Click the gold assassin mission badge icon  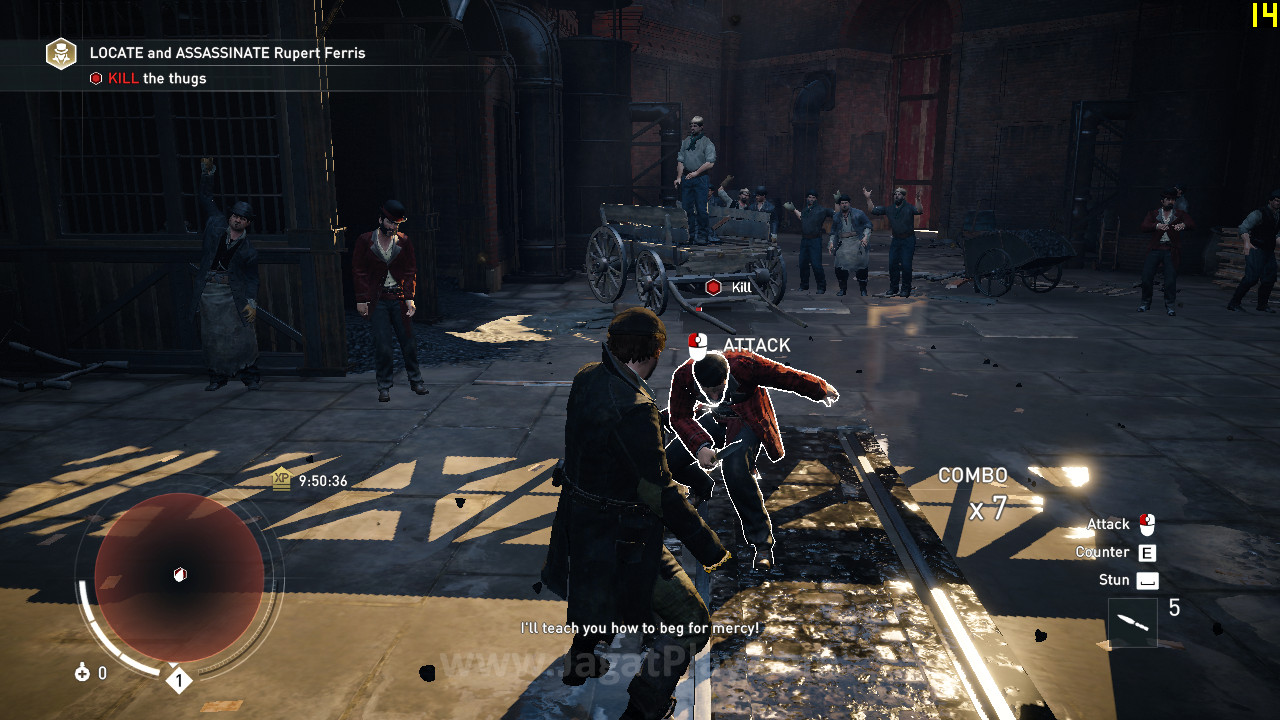click(61, 53)
